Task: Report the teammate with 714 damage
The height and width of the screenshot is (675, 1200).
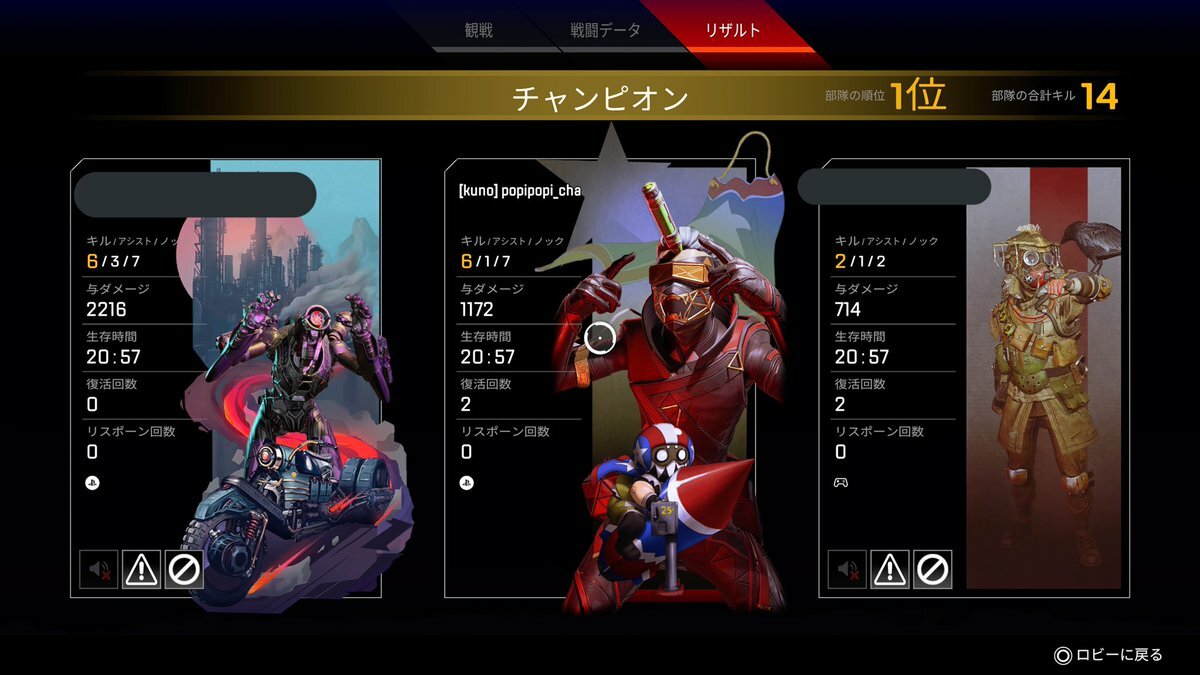Action: click(889, 569)
